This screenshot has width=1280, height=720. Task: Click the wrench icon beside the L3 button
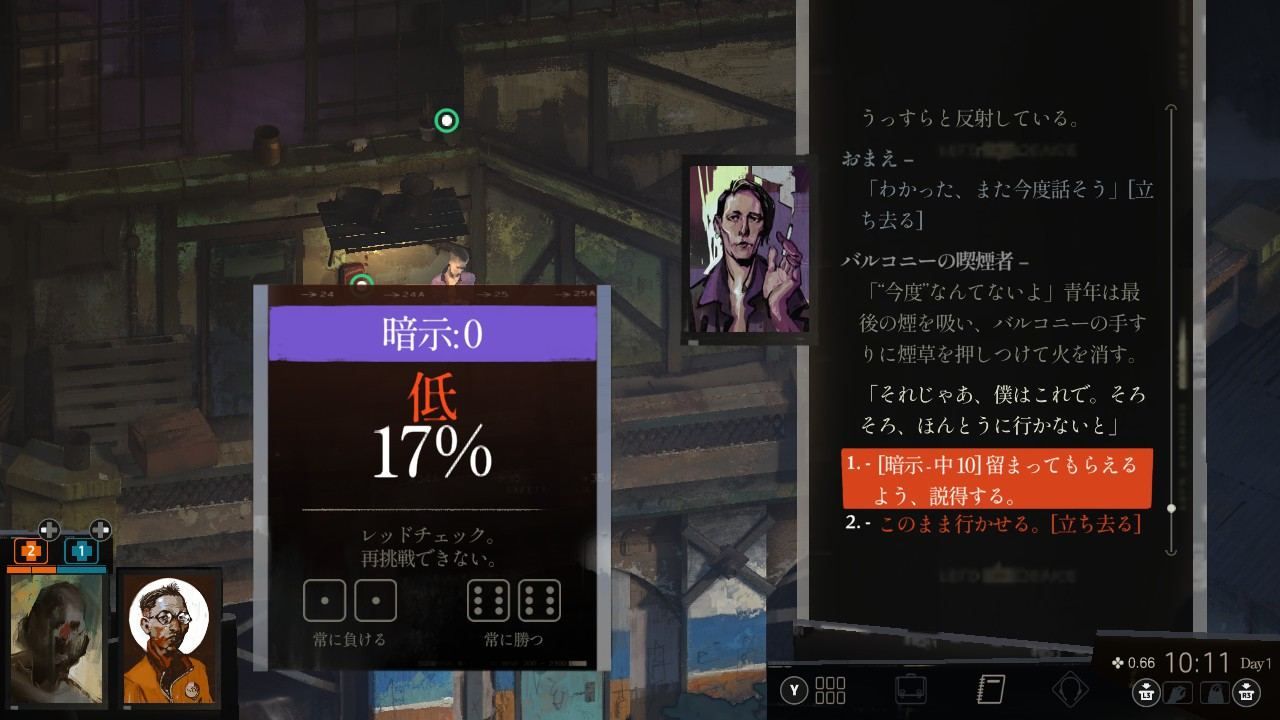point(1179,691)
